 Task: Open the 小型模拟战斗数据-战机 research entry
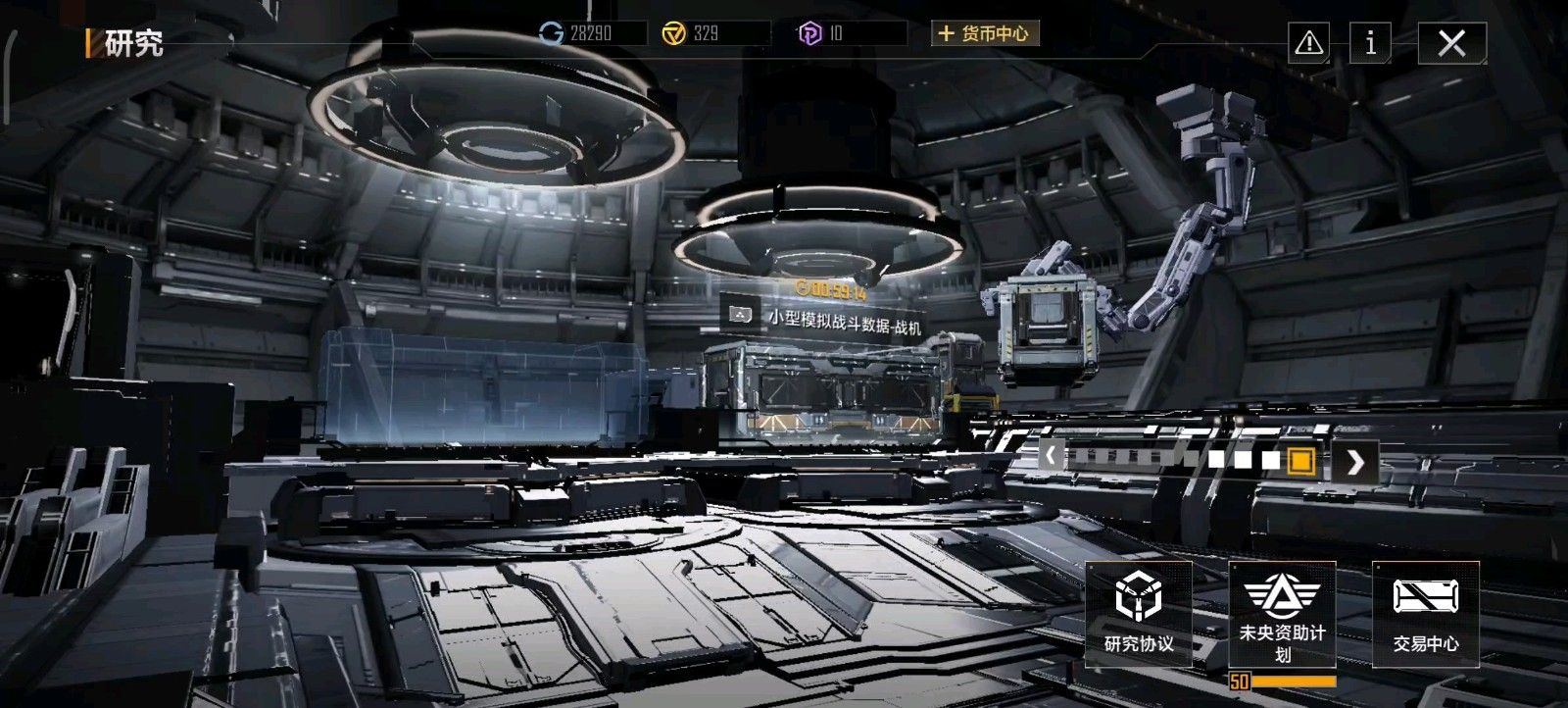point(838,318)
